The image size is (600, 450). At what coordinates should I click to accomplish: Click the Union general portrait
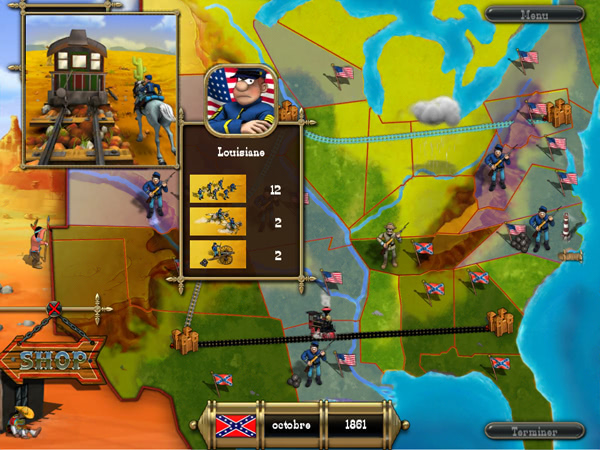pyautogui.click(x=239, y=101)
